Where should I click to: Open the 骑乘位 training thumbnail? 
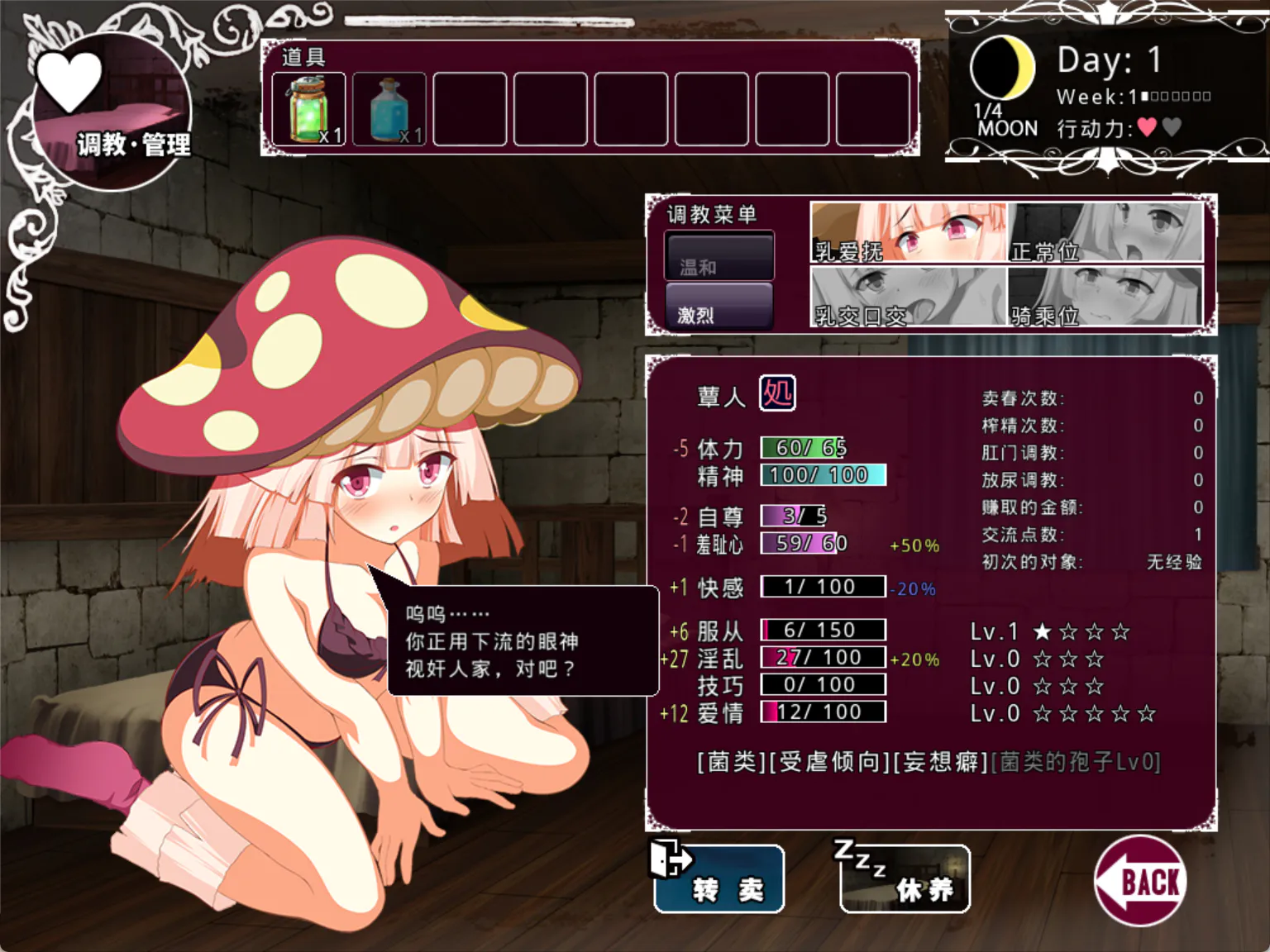tap(1108, 299)
